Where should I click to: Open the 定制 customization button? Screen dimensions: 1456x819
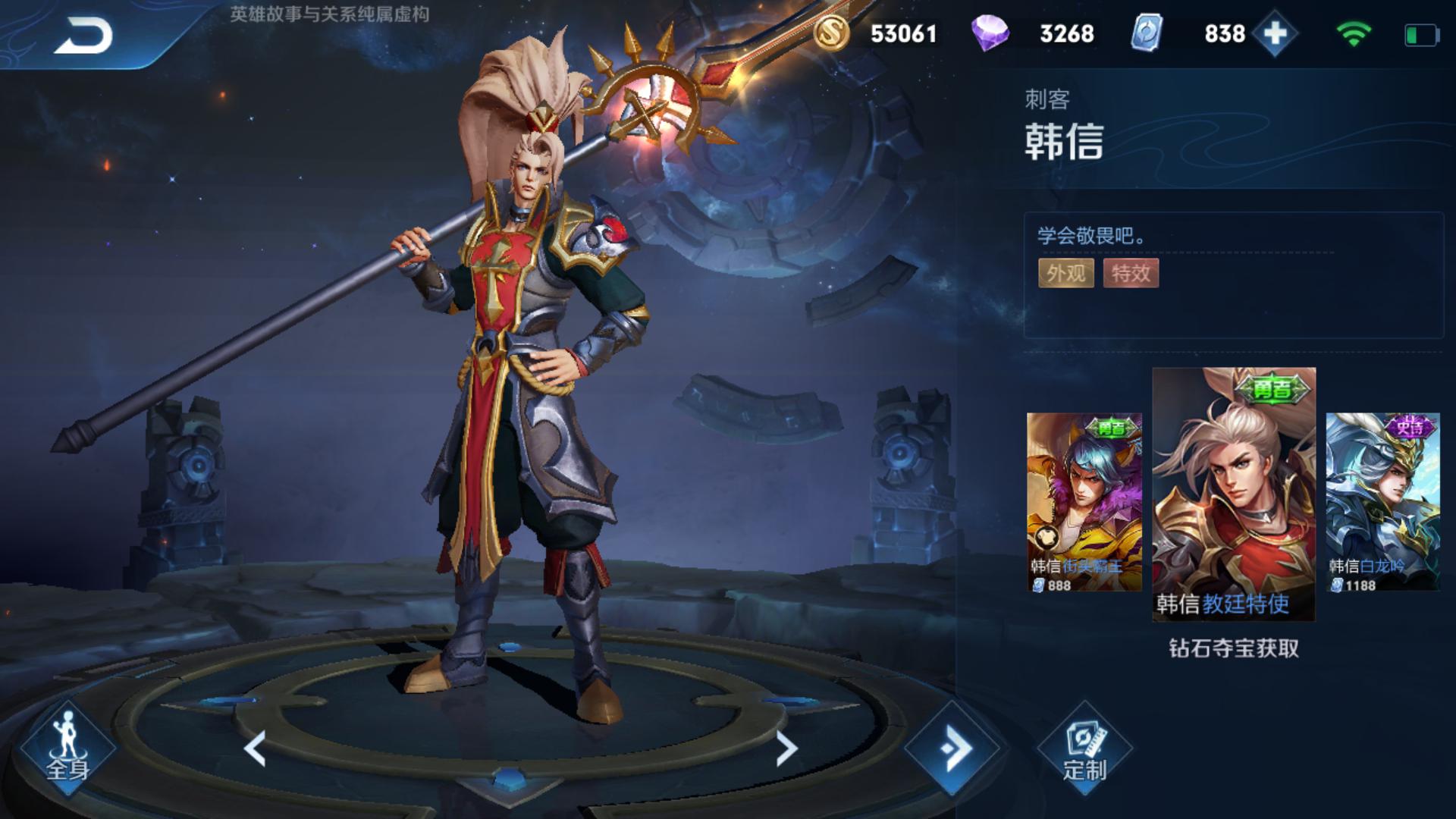coord(1084,749)
